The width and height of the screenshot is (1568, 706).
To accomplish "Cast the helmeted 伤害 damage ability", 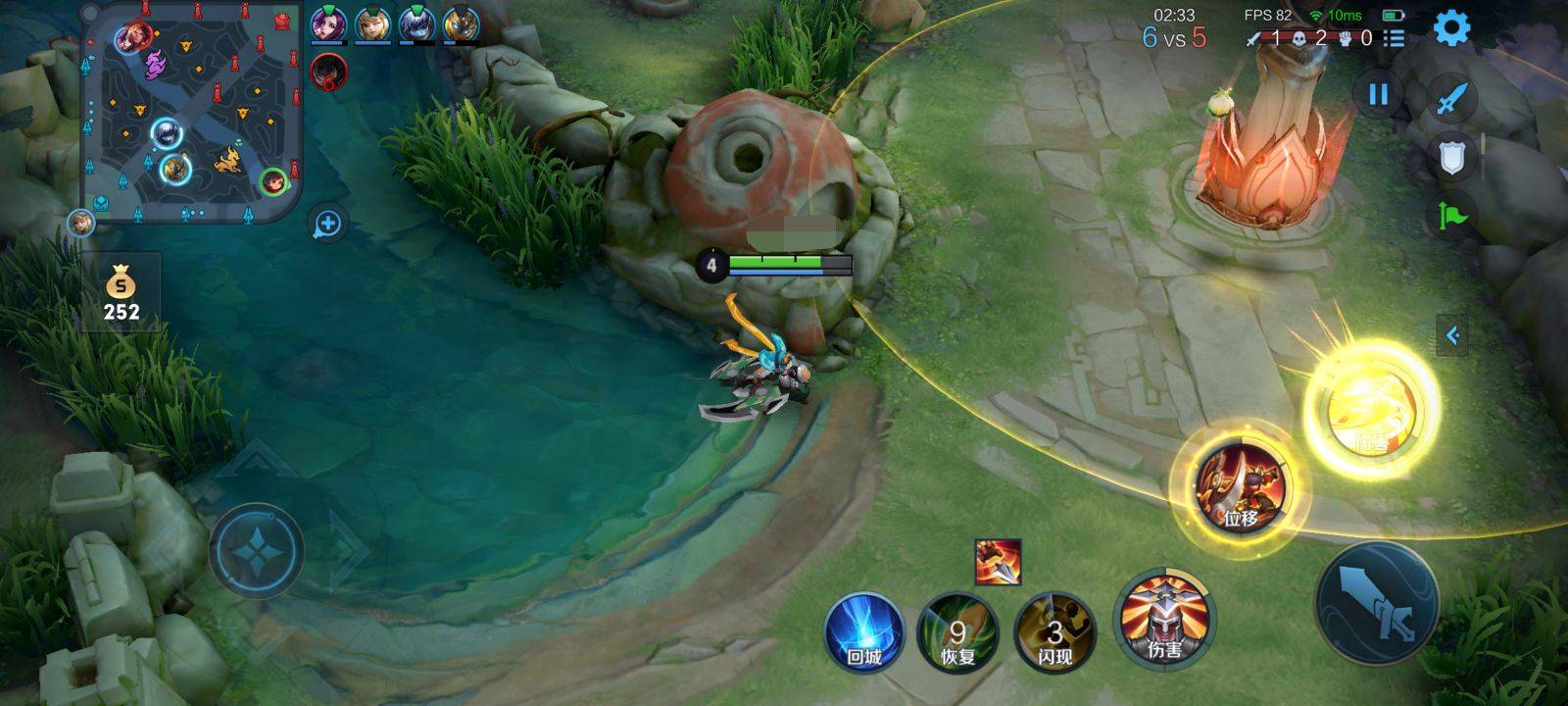I will [1164, 620].
